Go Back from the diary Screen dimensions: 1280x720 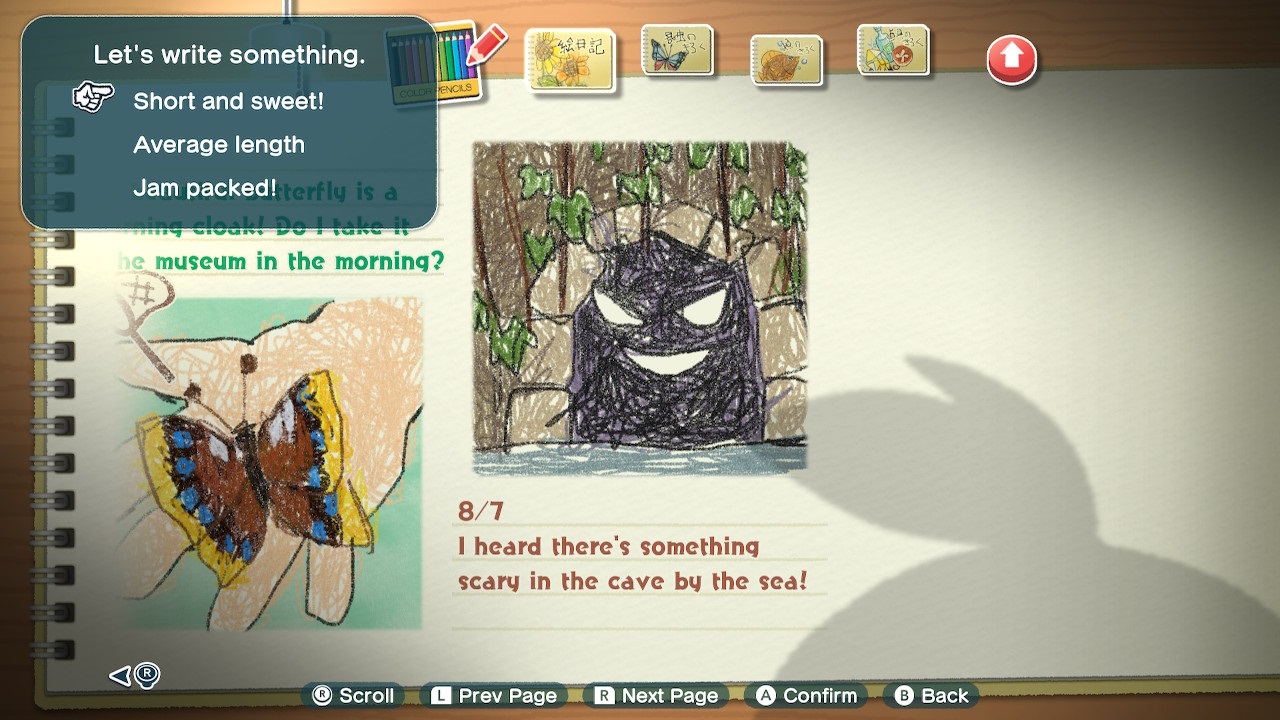(932, 696)
